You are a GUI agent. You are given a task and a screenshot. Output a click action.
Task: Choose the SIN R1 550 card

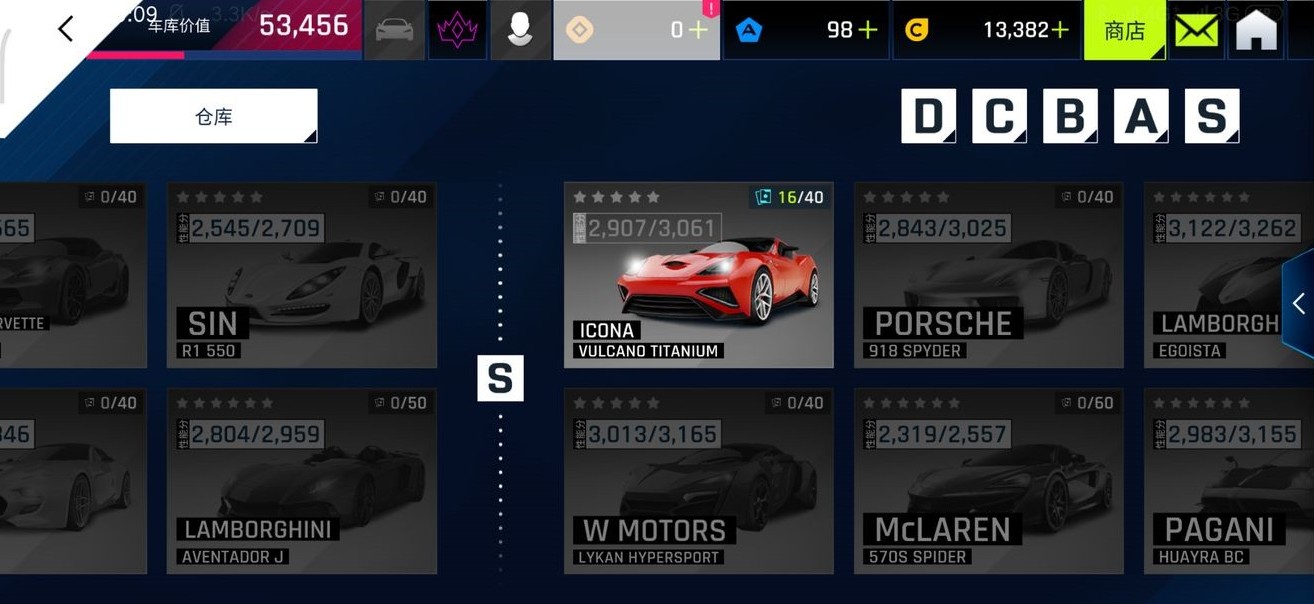tap(301, 275)
